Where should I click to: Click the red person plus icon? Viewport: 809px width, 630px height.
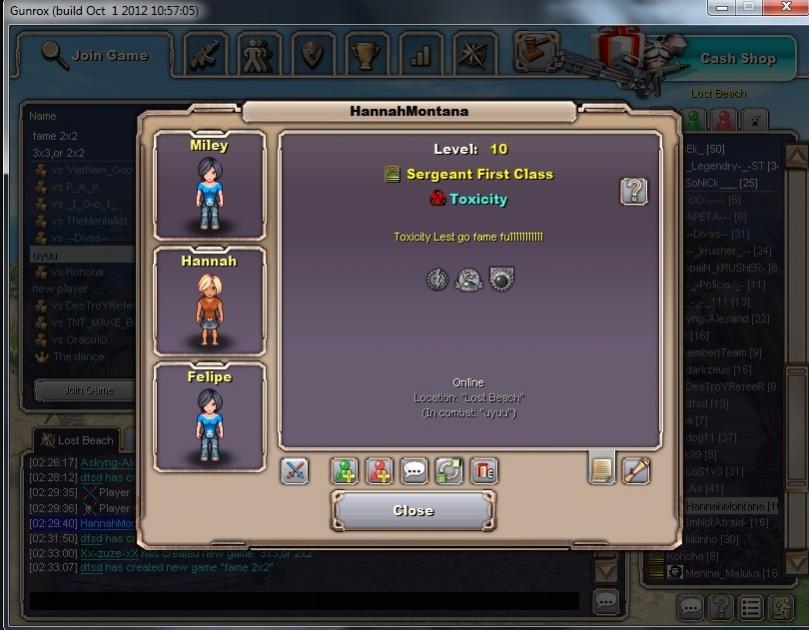[x=378, y=471]
